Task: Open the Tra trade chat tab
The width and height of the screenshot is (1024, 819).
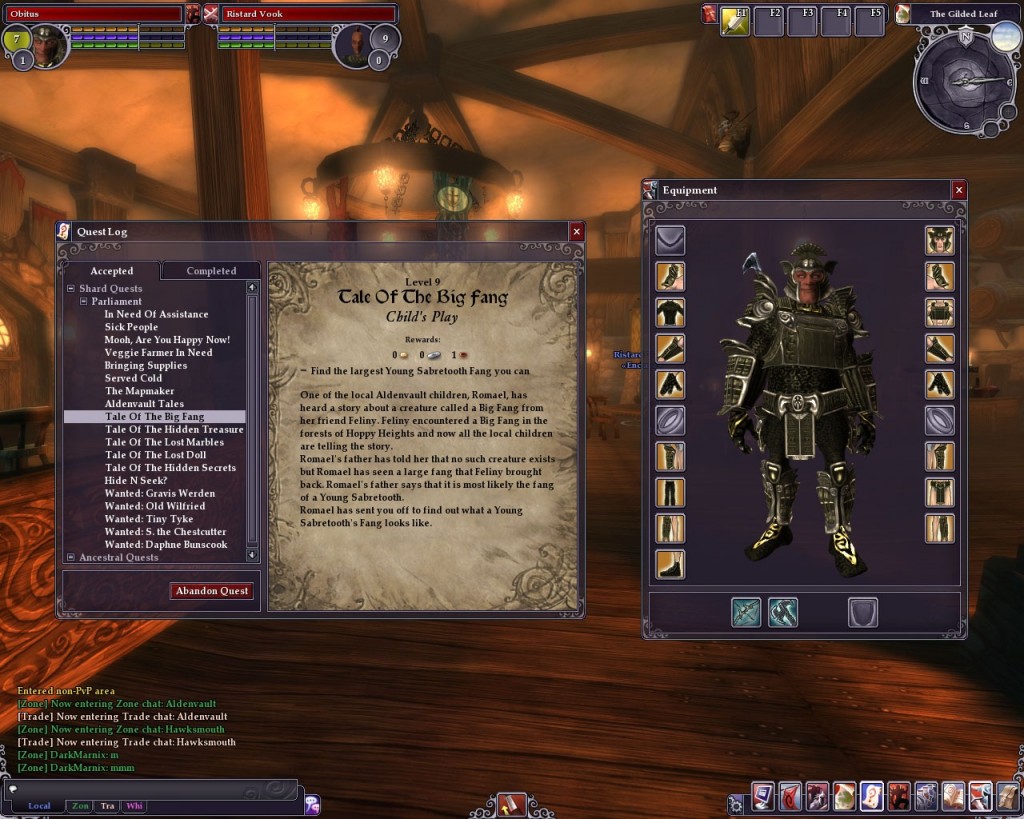Action: 108,806
